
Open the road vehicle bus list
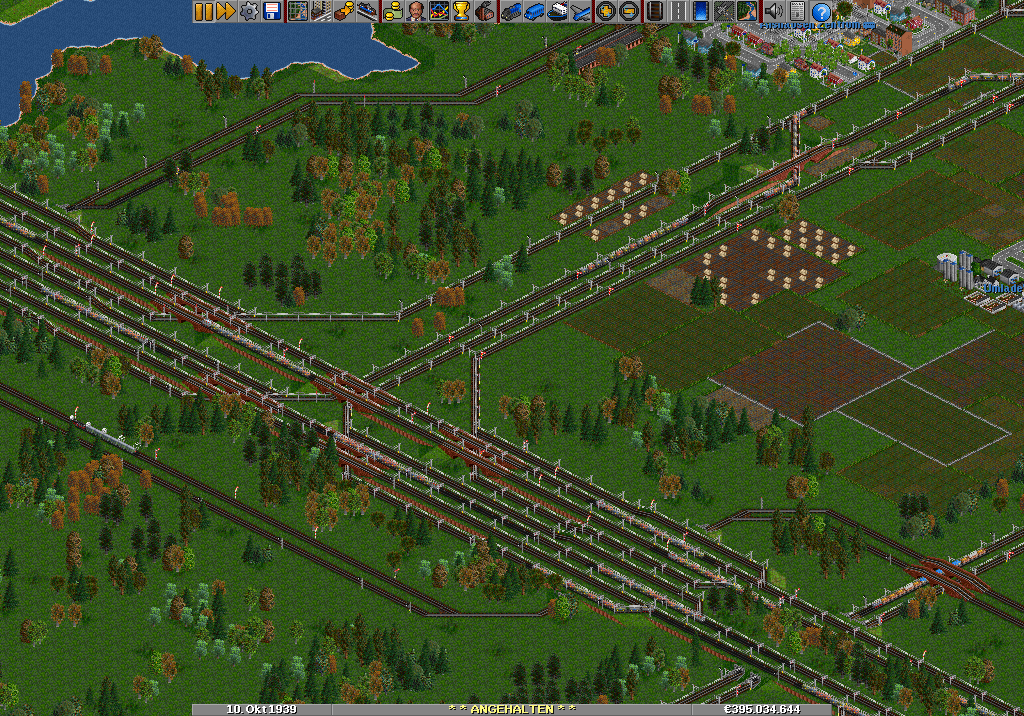[x=535, y=11]
